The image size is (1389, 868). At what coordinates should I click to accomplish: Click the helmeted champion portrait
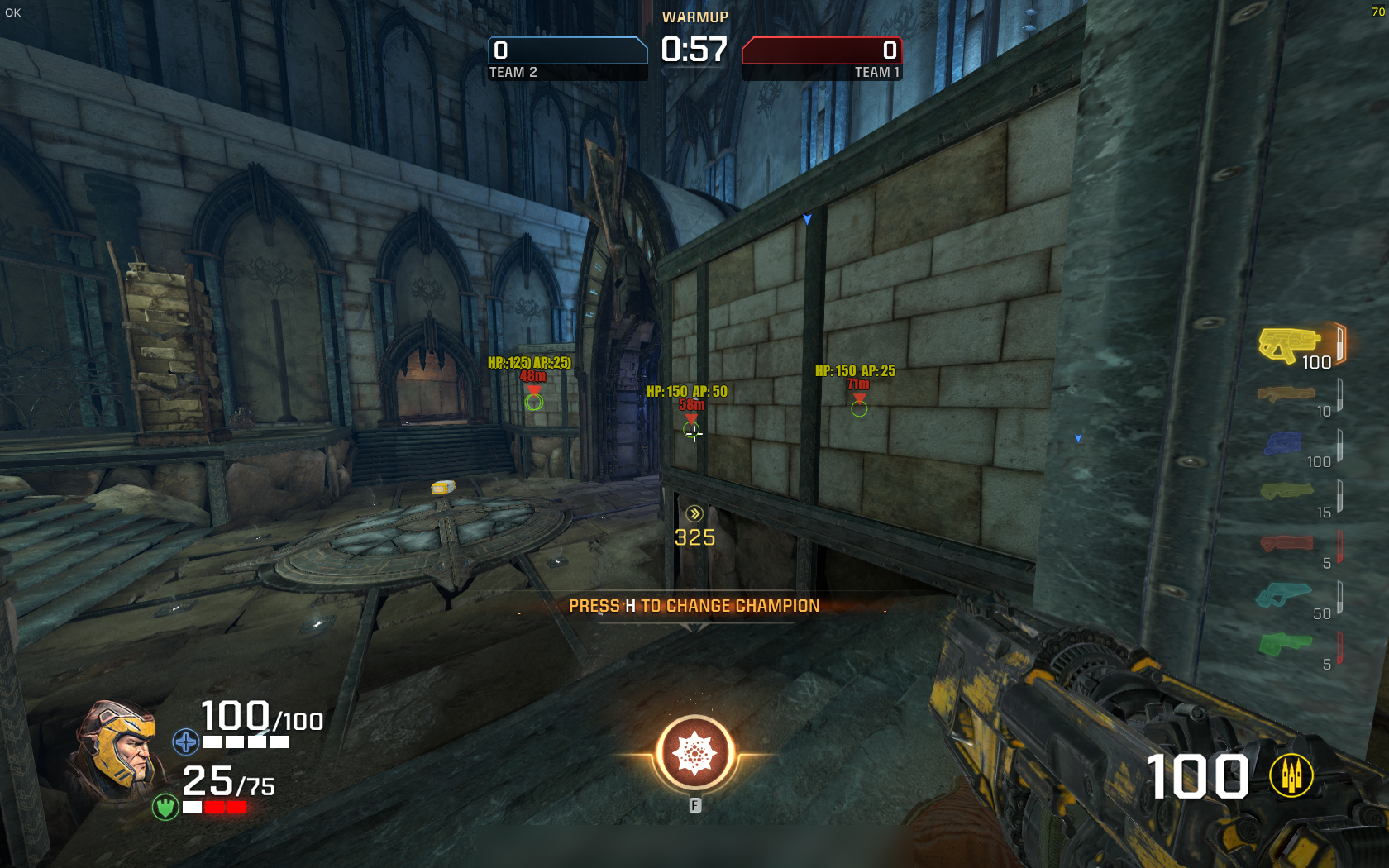tap(117, 749)
